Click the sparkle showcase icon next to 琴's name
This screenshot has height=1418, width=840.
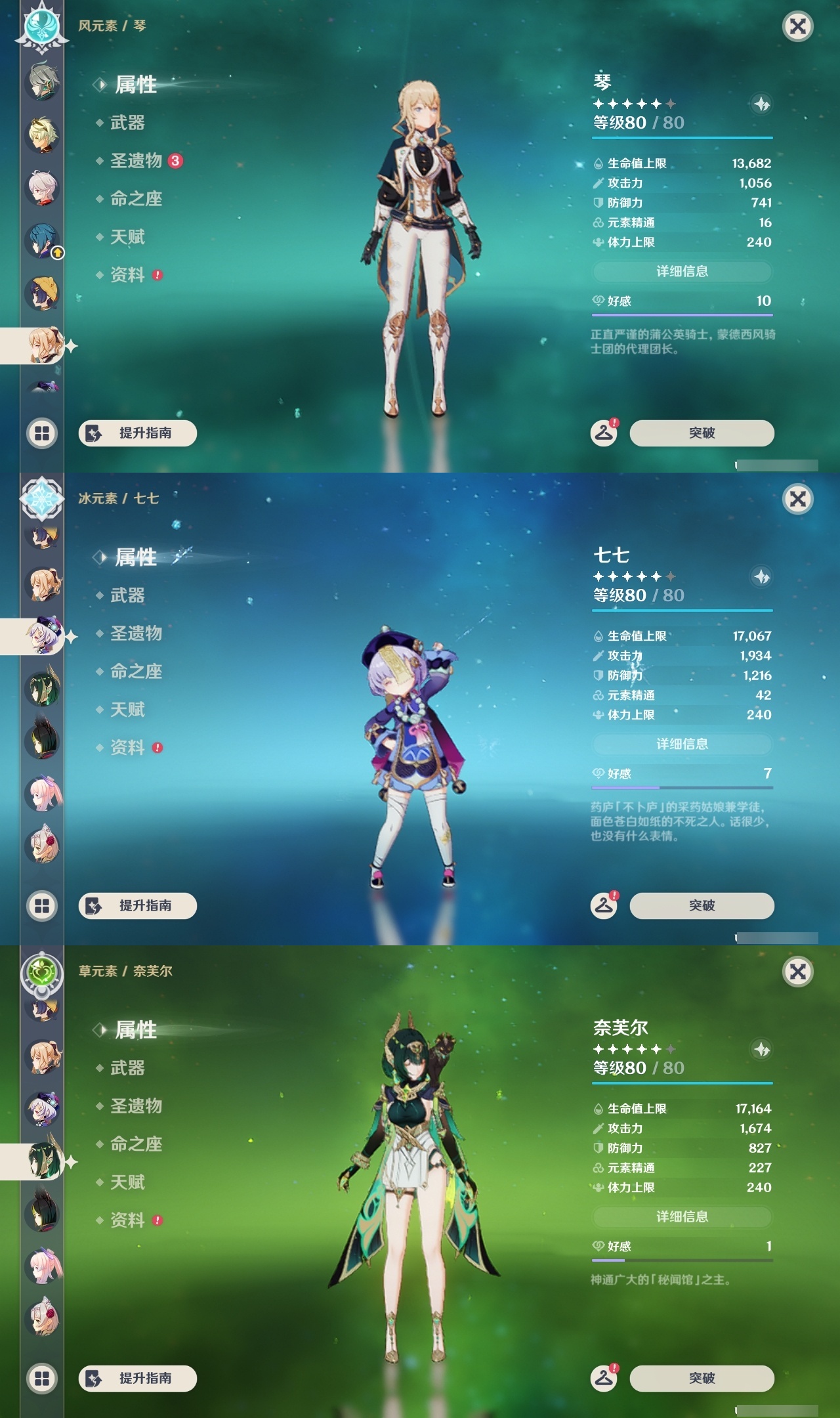(761, 103)
